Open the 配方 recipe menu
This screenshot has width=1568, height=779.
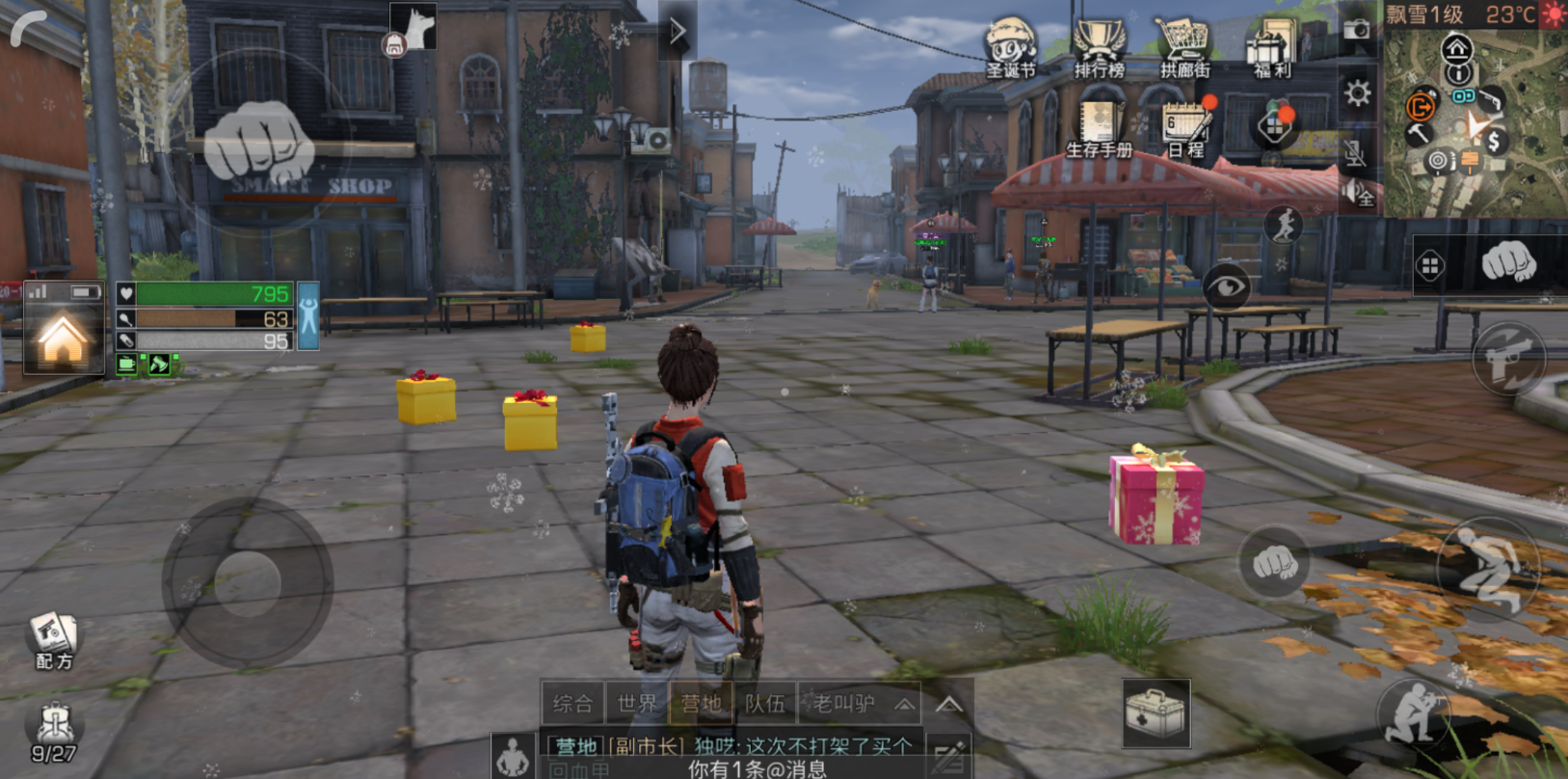pyautogui.click(x=54, y=640)
